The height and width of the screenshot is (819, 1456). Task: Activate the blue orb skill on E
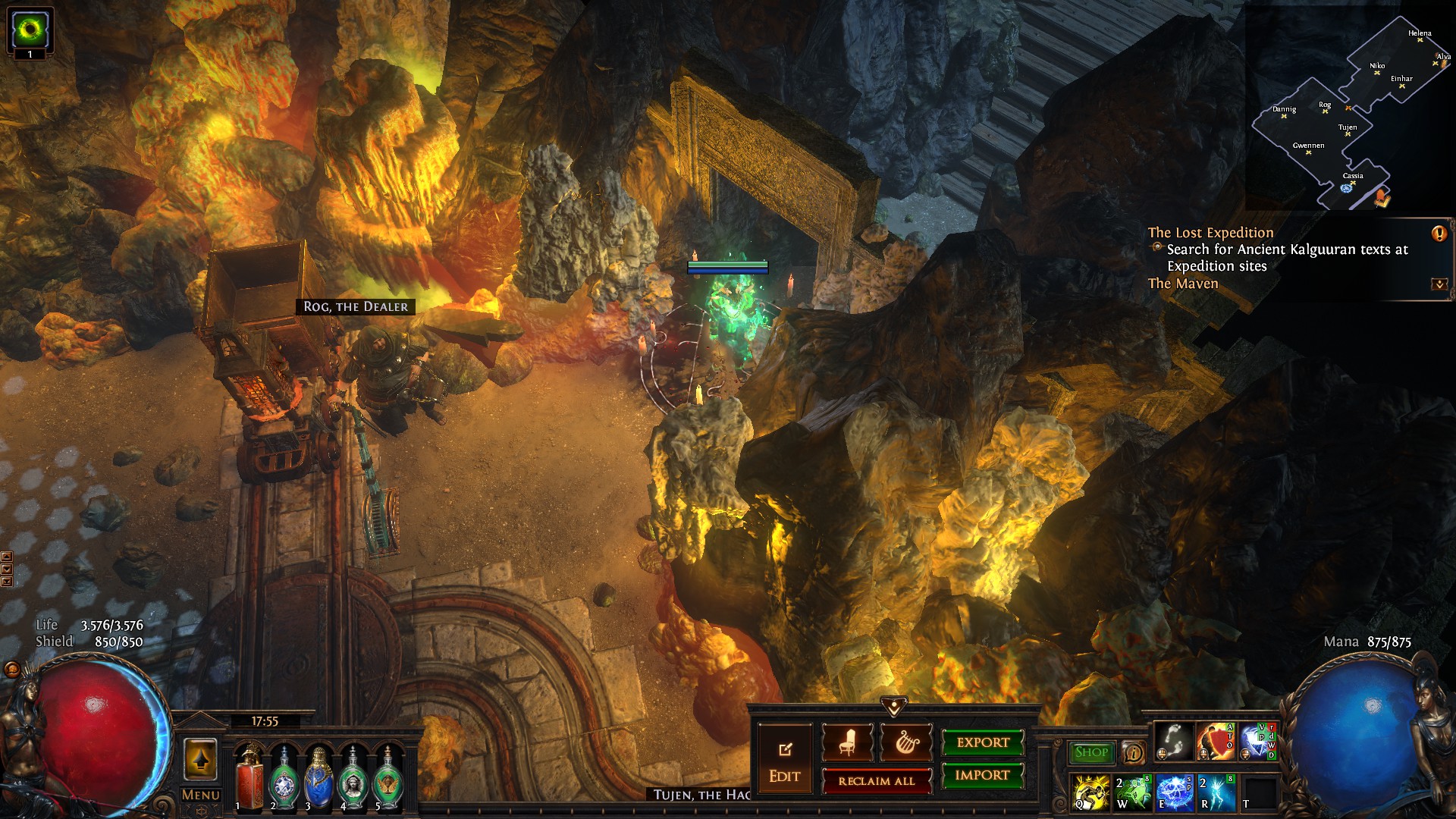1173,792
